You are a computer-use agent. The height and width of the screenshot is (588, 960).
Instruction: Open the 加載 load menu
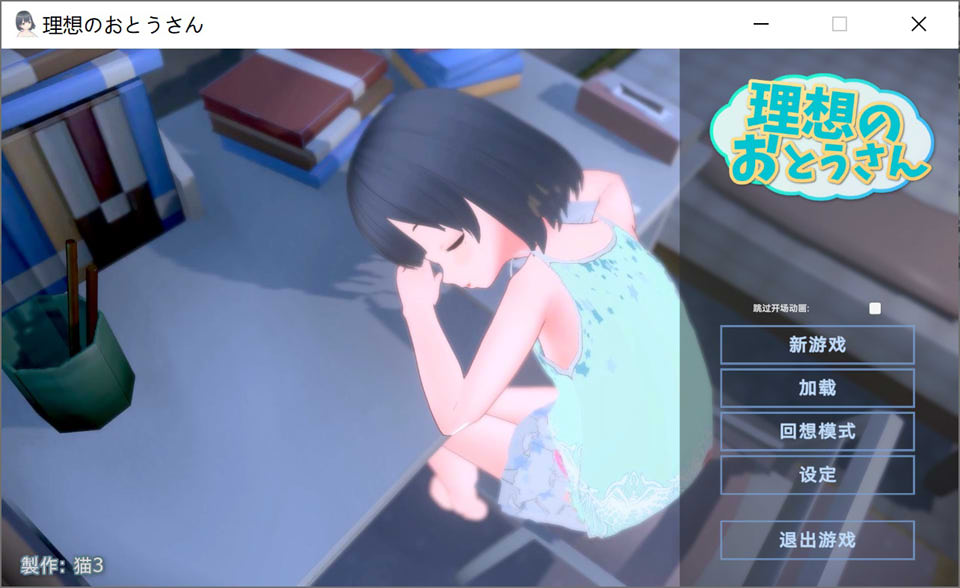[817, 388]
